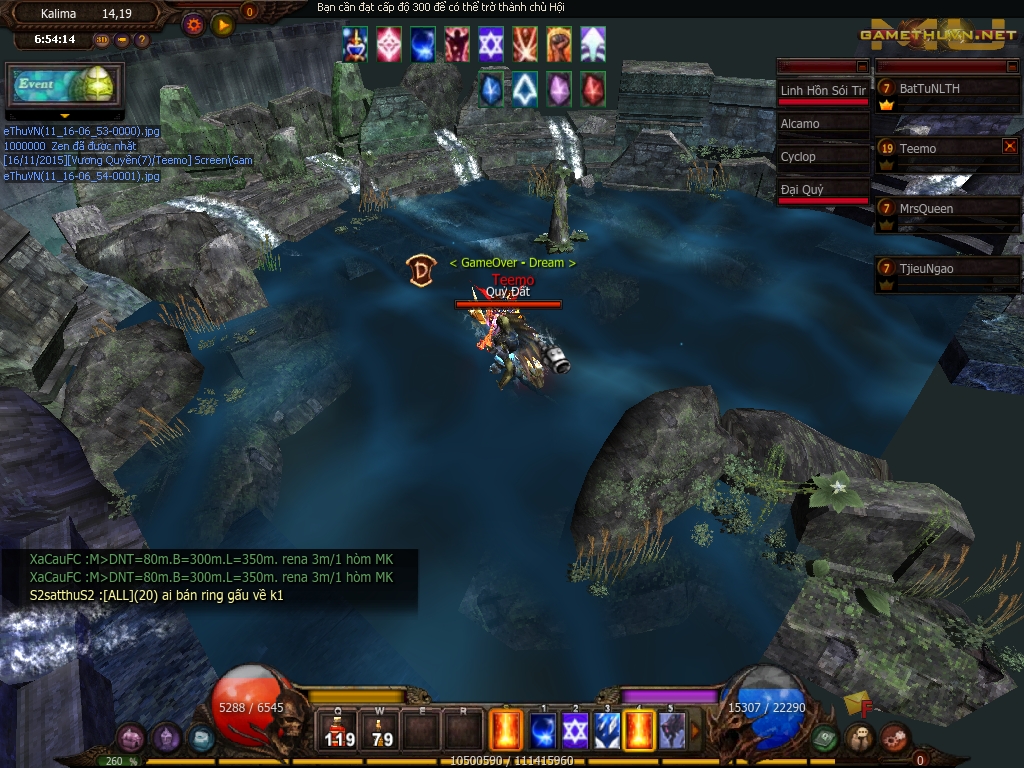
Task: Expand skill bar with the orange arrow
Action: [696, 731]
